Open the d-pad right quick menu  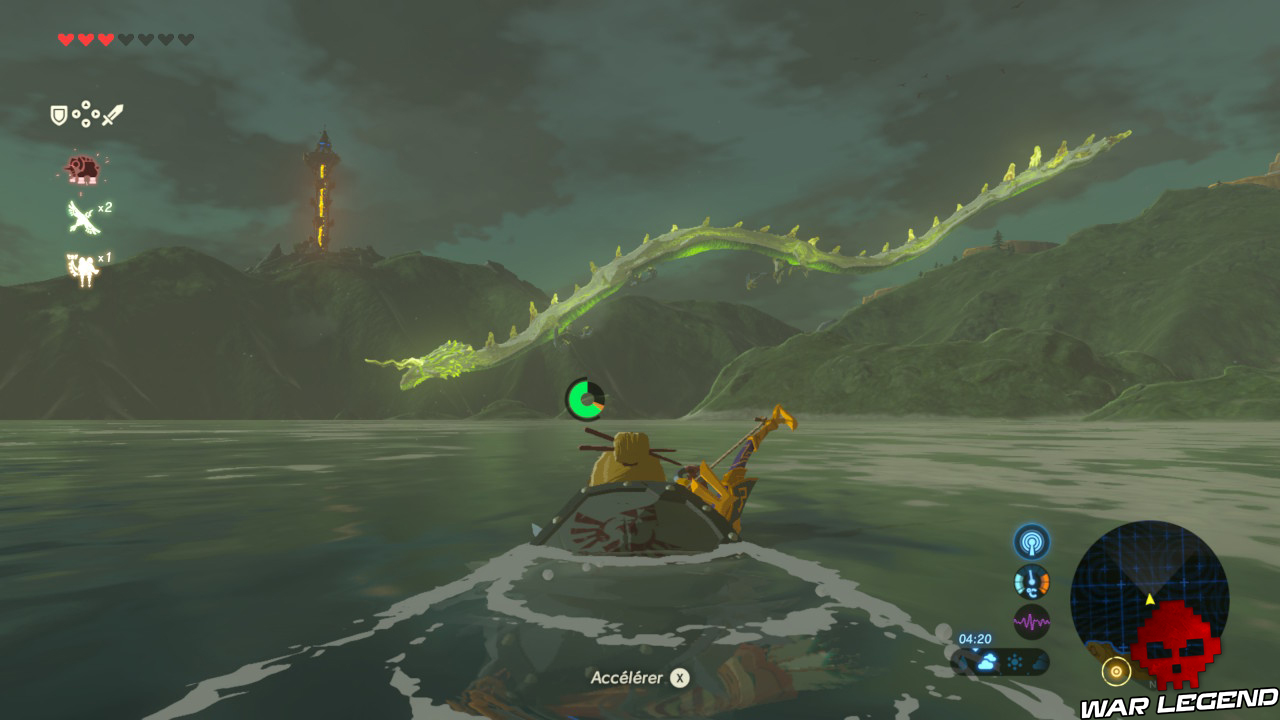click(x=96, y=116)
